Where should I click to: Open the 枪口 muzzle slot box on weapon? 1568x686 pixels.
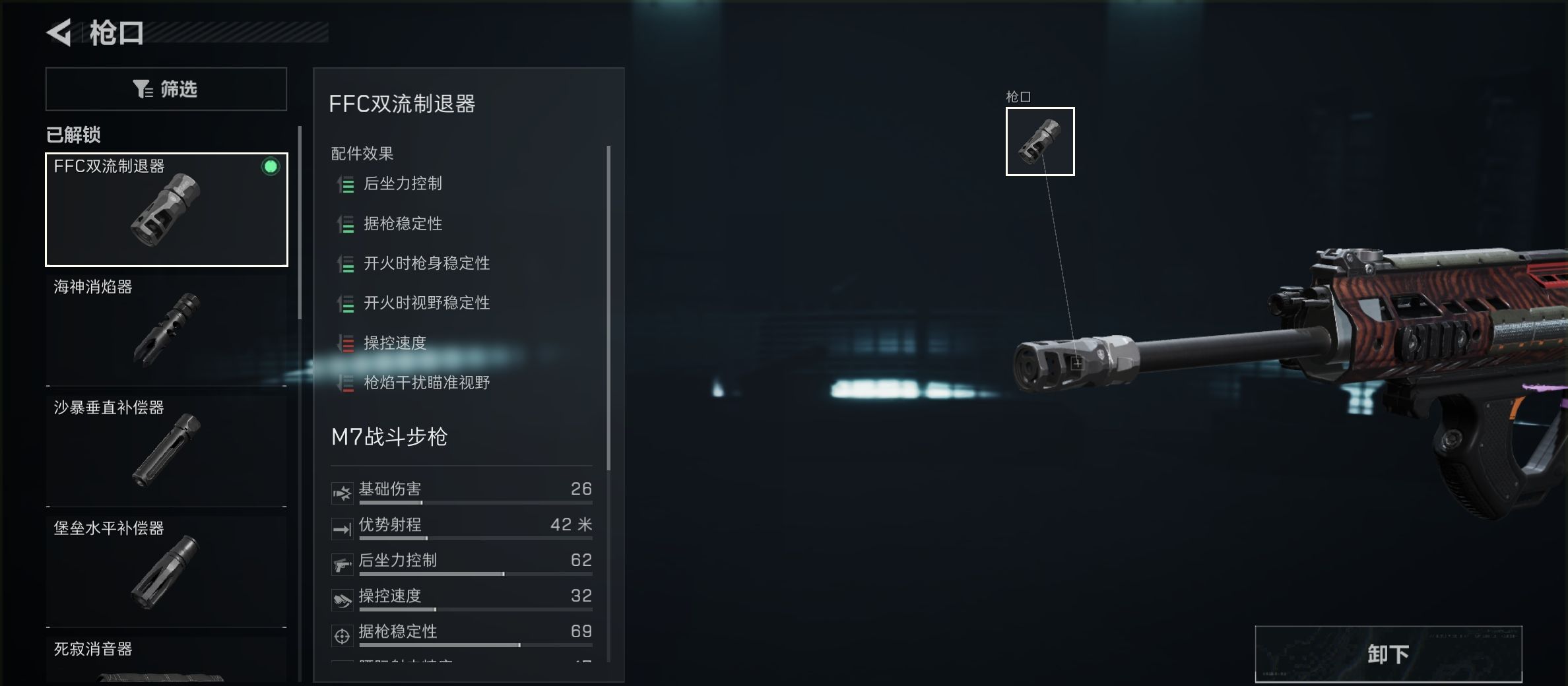(1039, 141)
